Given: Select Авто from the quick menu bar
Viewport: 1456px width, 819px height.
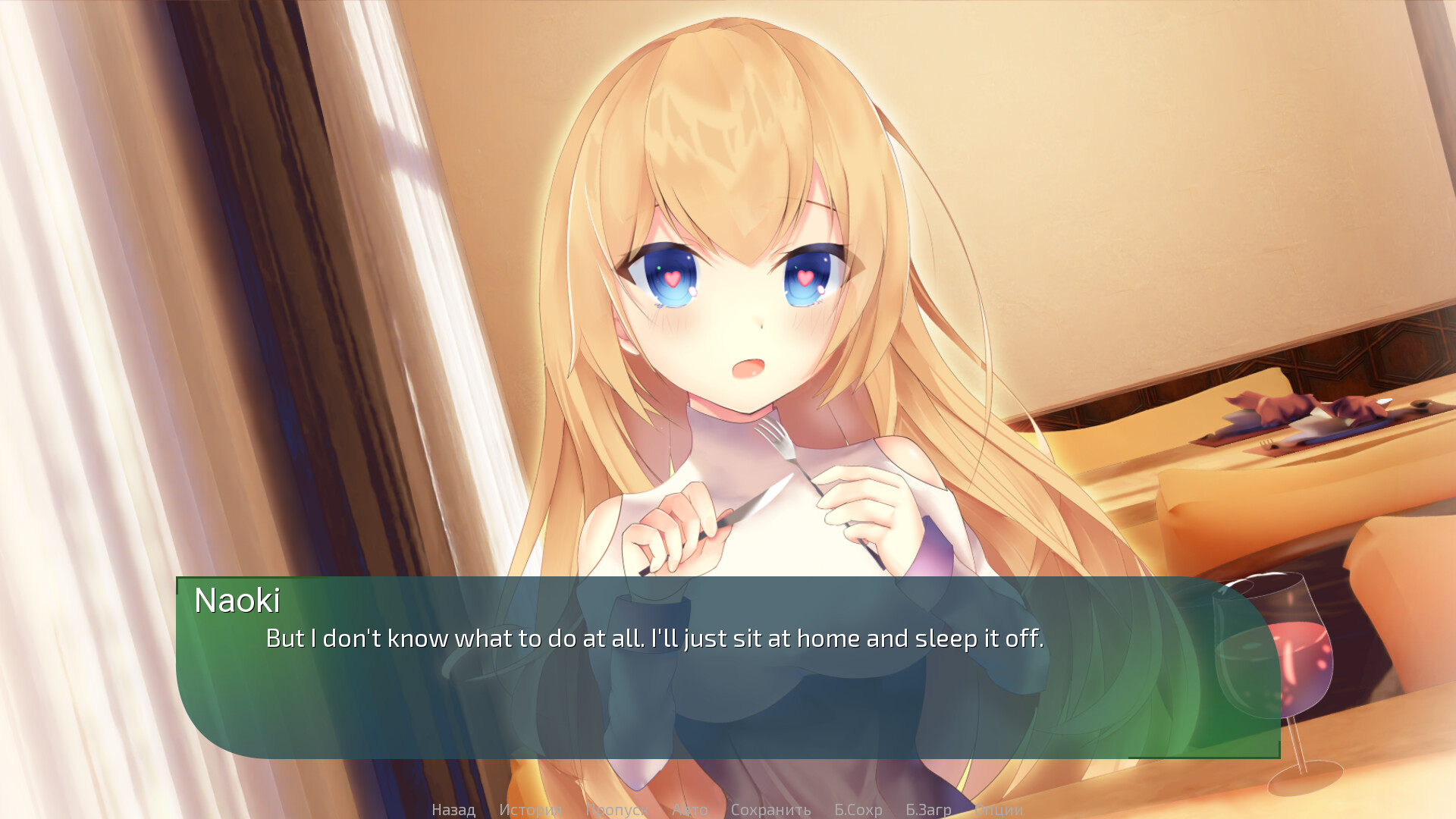Looking at the screenshot, I should pos(689,809).
